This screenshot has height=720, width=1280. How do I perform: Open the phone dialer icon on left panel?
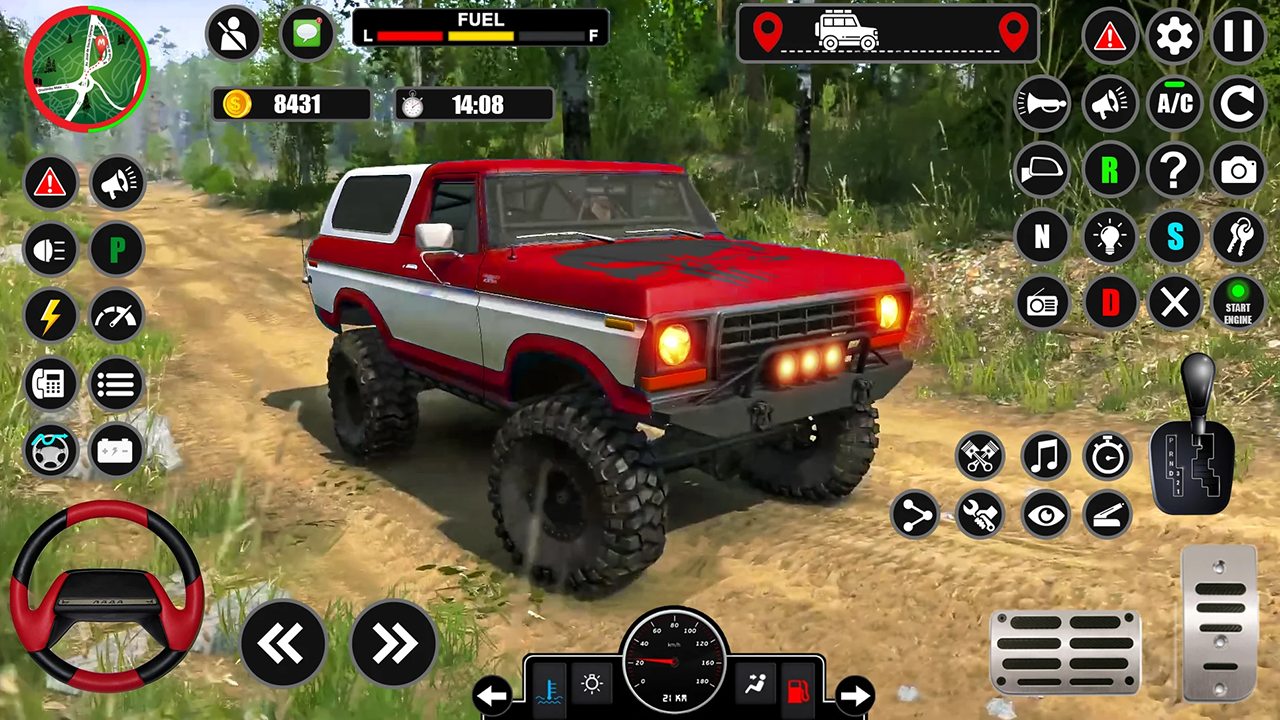pos(50,383)
